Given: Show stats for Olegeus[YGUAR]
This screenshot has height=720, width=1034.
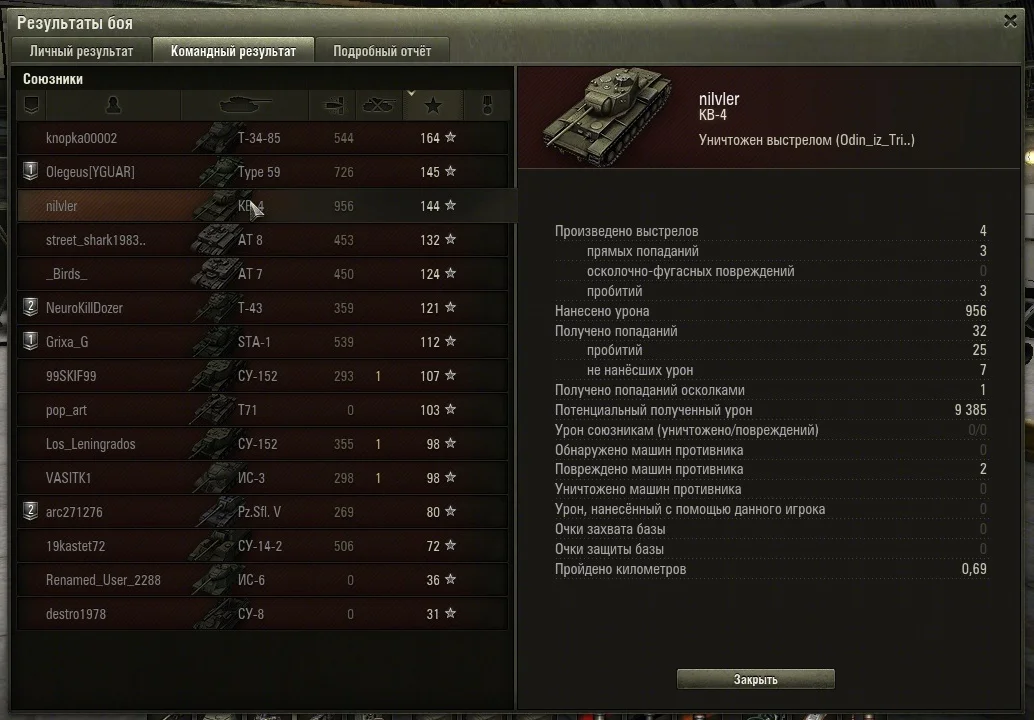Looking at the screenshot, I should pos(90,172).
